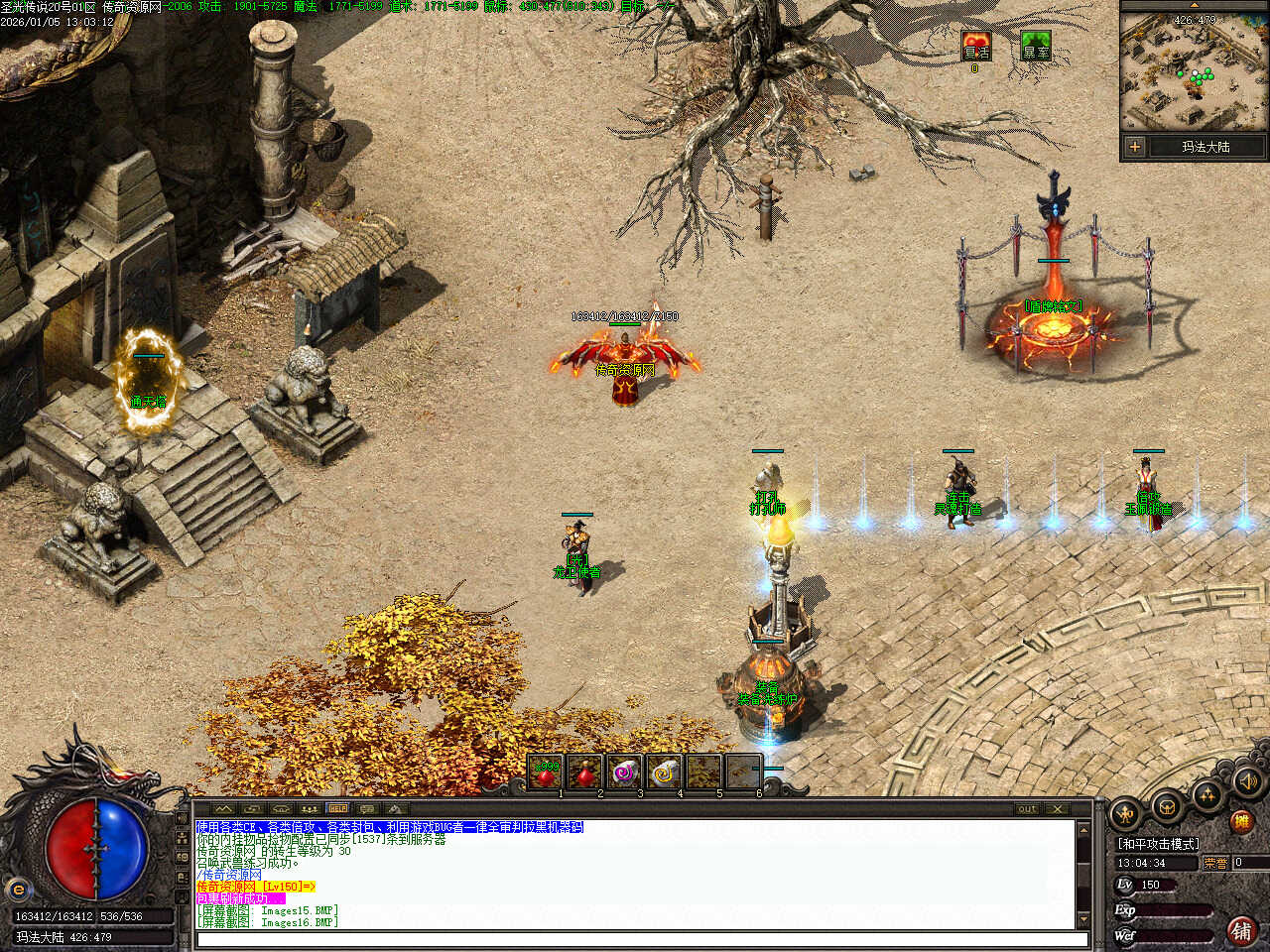This screenshot has height=952, width=1270.
Task: Open the bag inventory round button
Action: [x=1167, y=806]
